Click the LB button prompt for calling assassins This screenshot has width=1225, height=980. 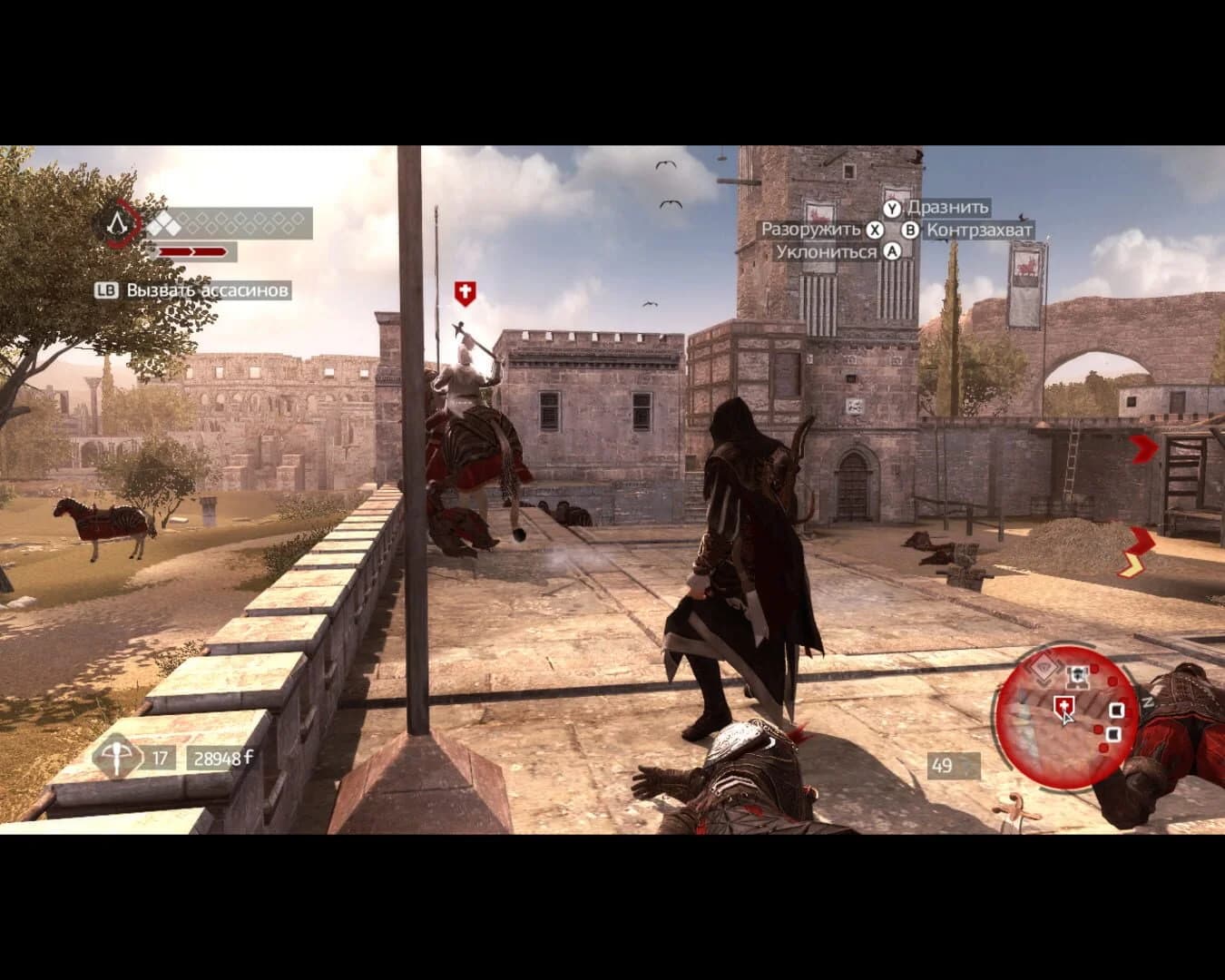pos(106,291)
